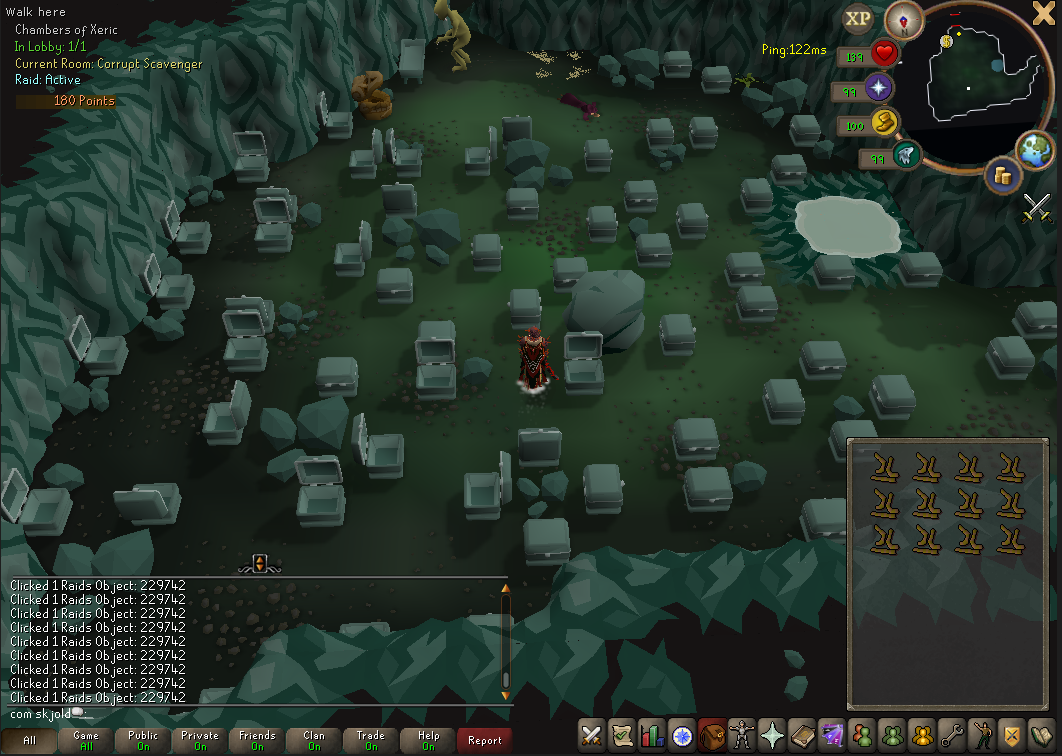This screenshot has width=1062, height=756.
Task: Open the wrench Settings tab
Action: click(951, 735)
